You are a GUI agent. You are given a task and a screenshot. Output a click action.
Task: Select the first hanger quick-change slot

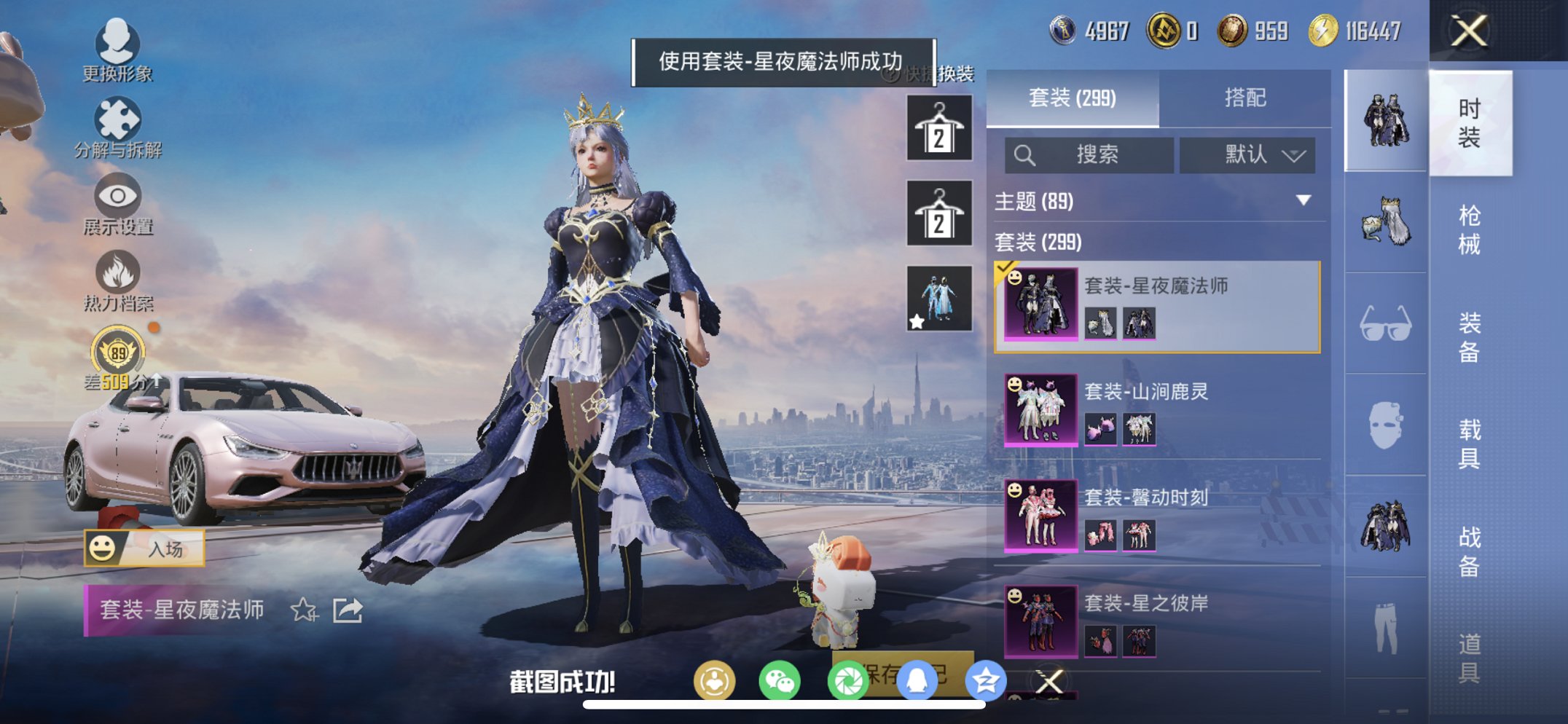pyautogui.click(x=938, y=127)
